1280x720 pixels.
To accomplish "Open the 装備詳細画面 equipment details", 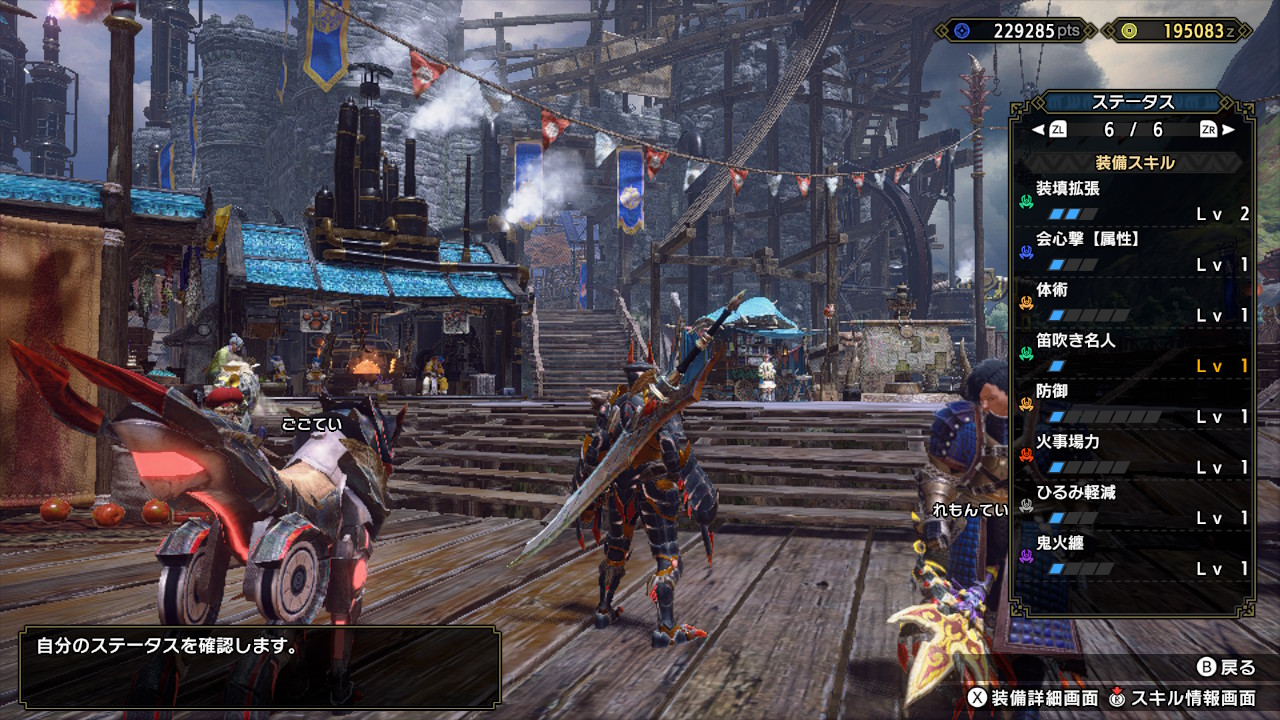I will pos(1033,698).
